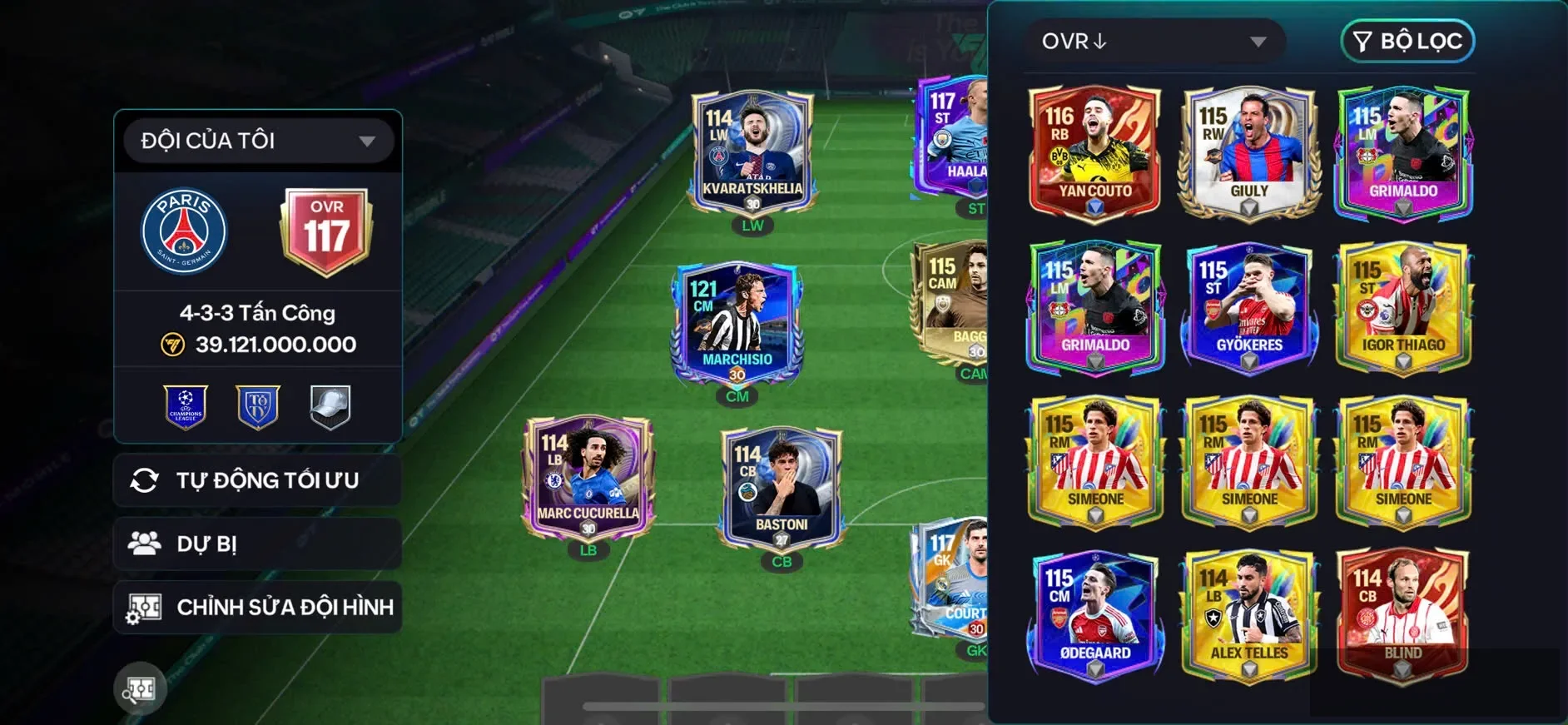Select the Marchisio CM card

[x=737, y=323]
